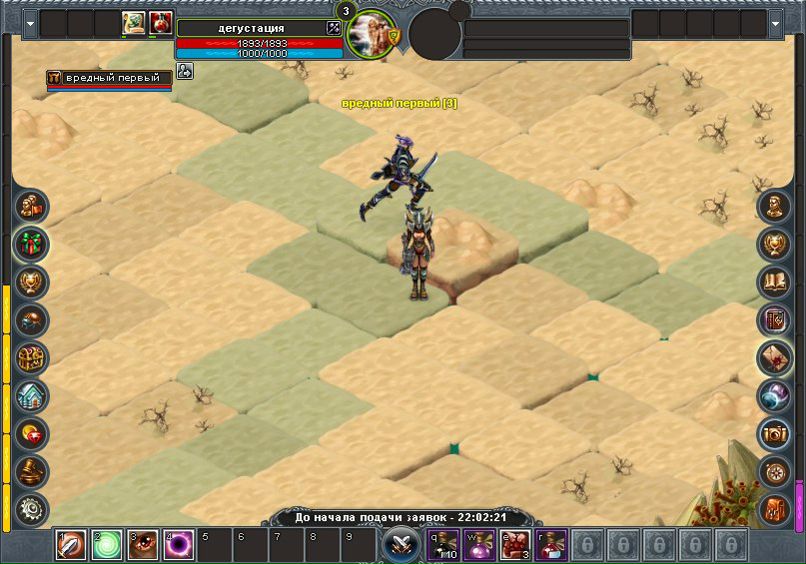Click the player portrait with level 3
The width and height of the screenshot is (806, 564).
pos(372,33)
